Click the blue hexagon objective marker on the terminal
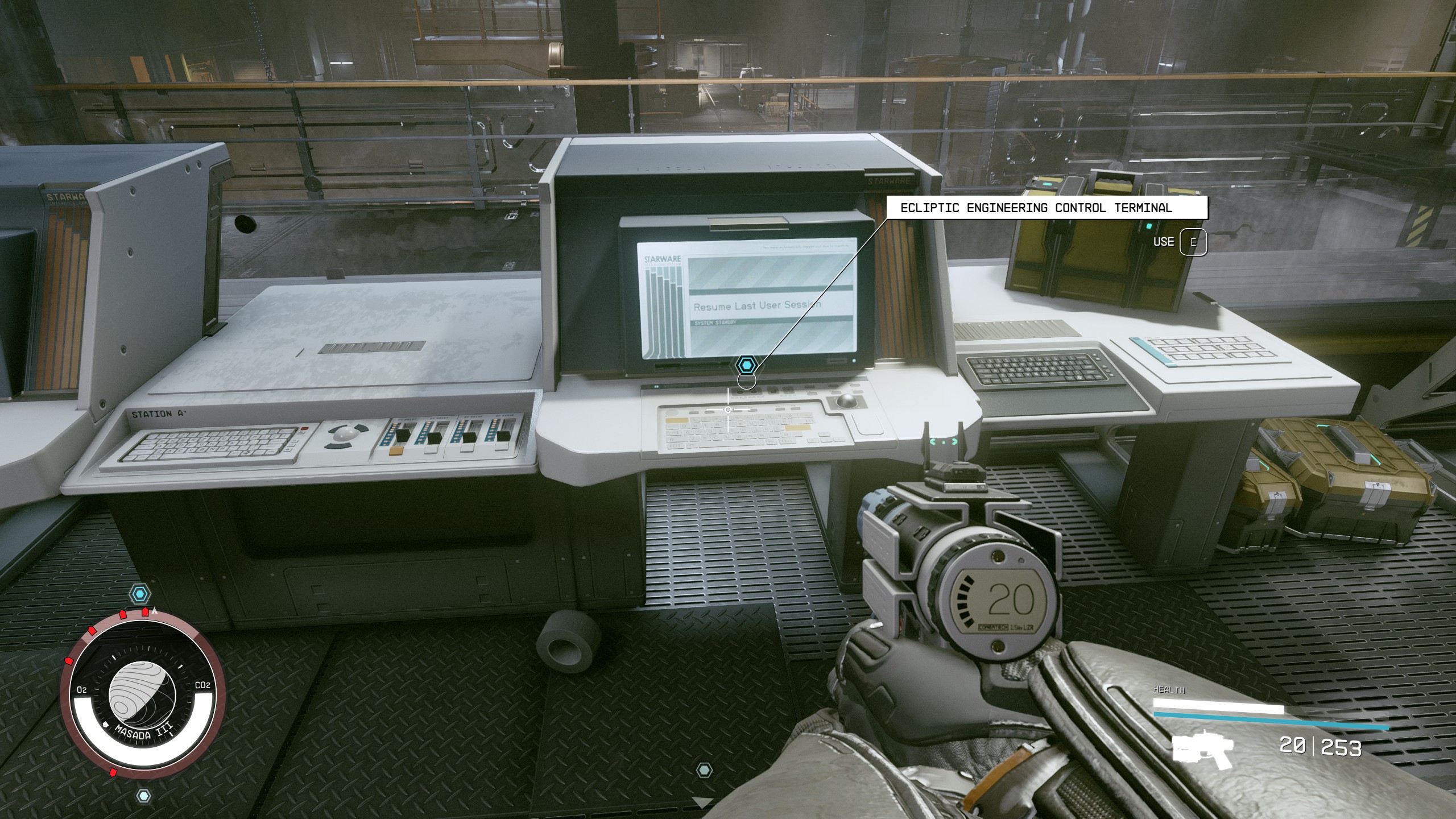 [746, 365]
